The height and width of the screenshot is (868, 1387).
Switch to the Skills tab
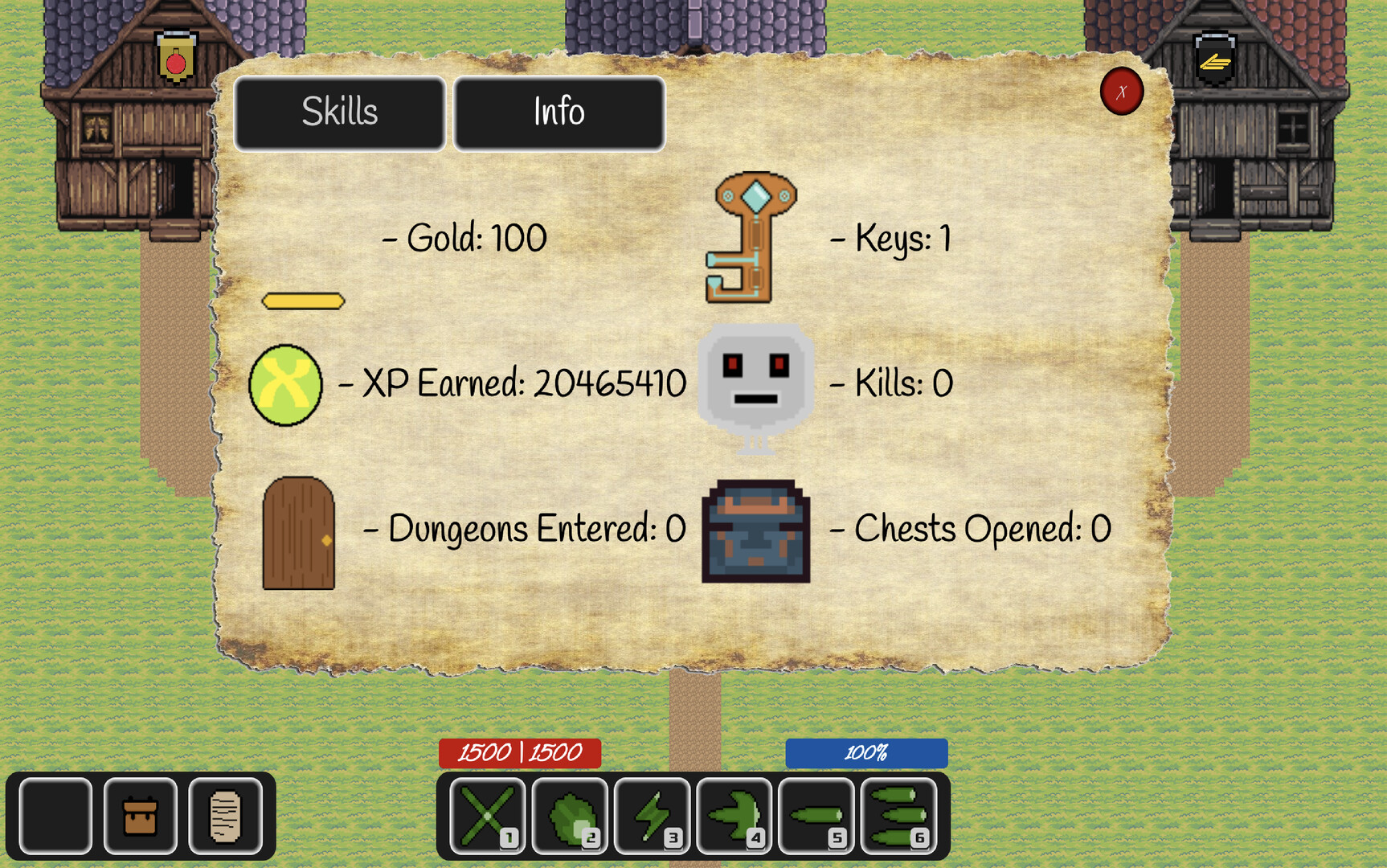click(x=339, y=113)
